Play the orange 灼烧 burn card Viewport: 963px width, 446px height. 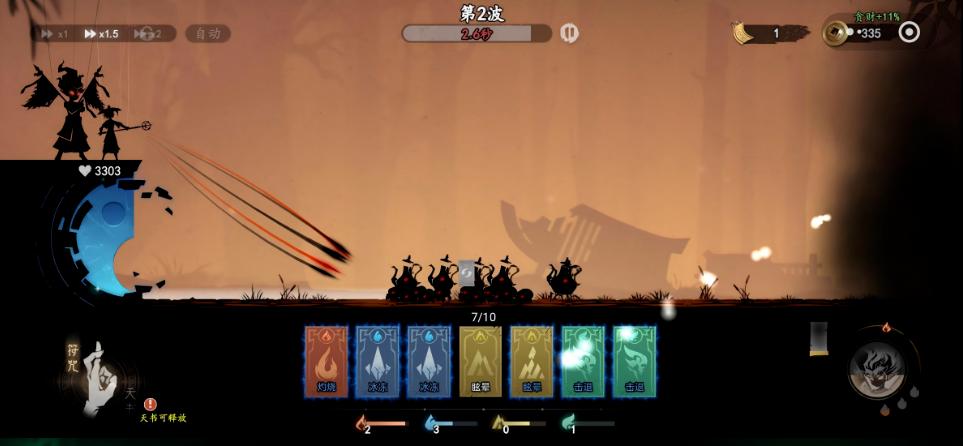[x=326, y=361]
